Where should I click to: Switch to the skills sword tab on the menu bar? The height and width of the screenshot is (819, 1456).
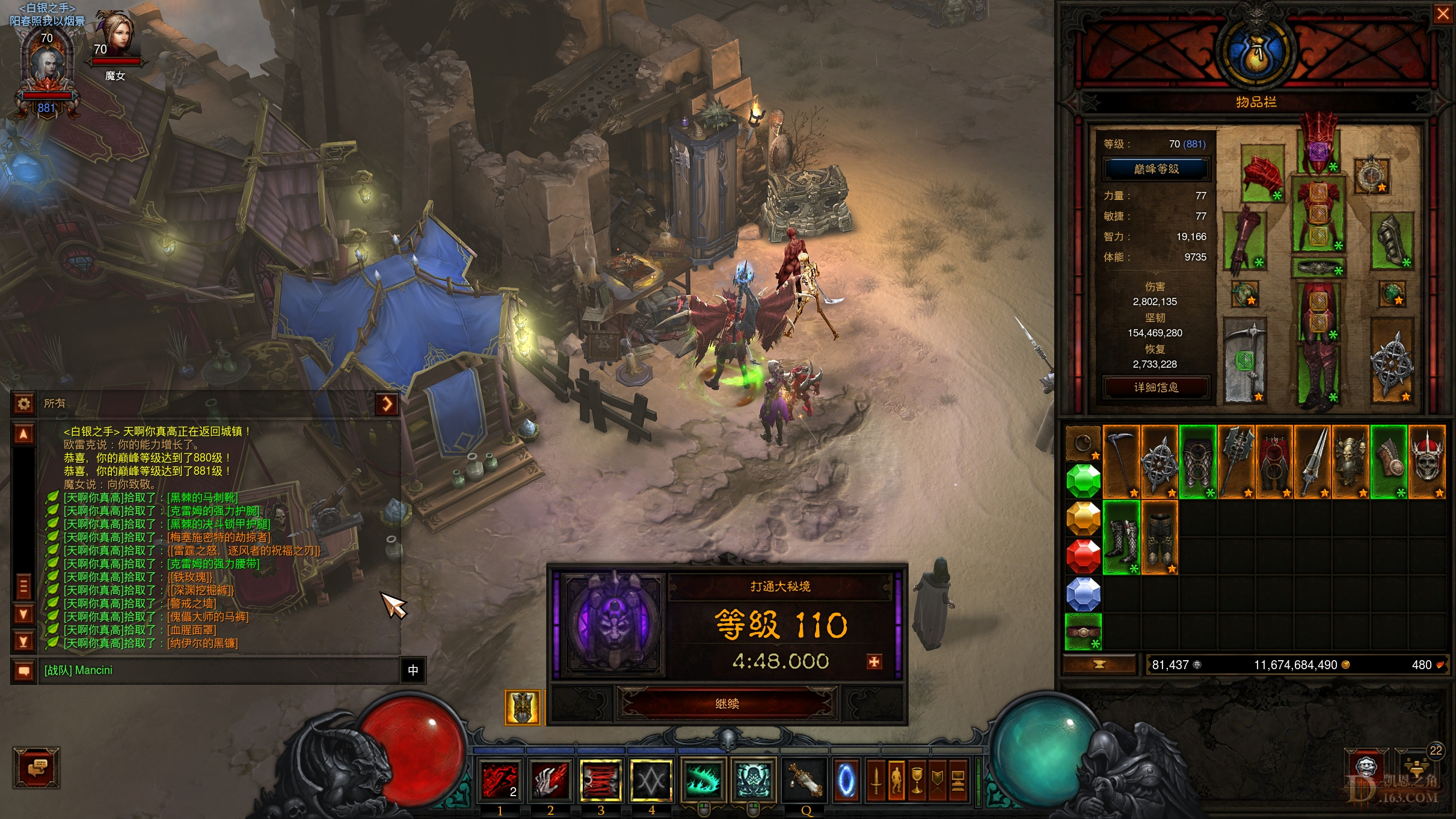click(x=876, y=781)
